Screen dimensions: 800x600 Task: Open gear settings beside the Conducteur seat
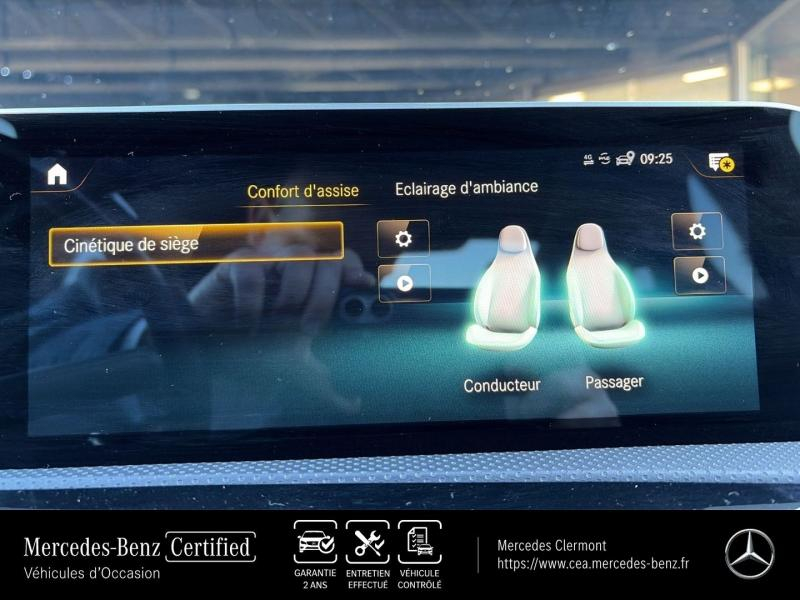click(403, 239)
